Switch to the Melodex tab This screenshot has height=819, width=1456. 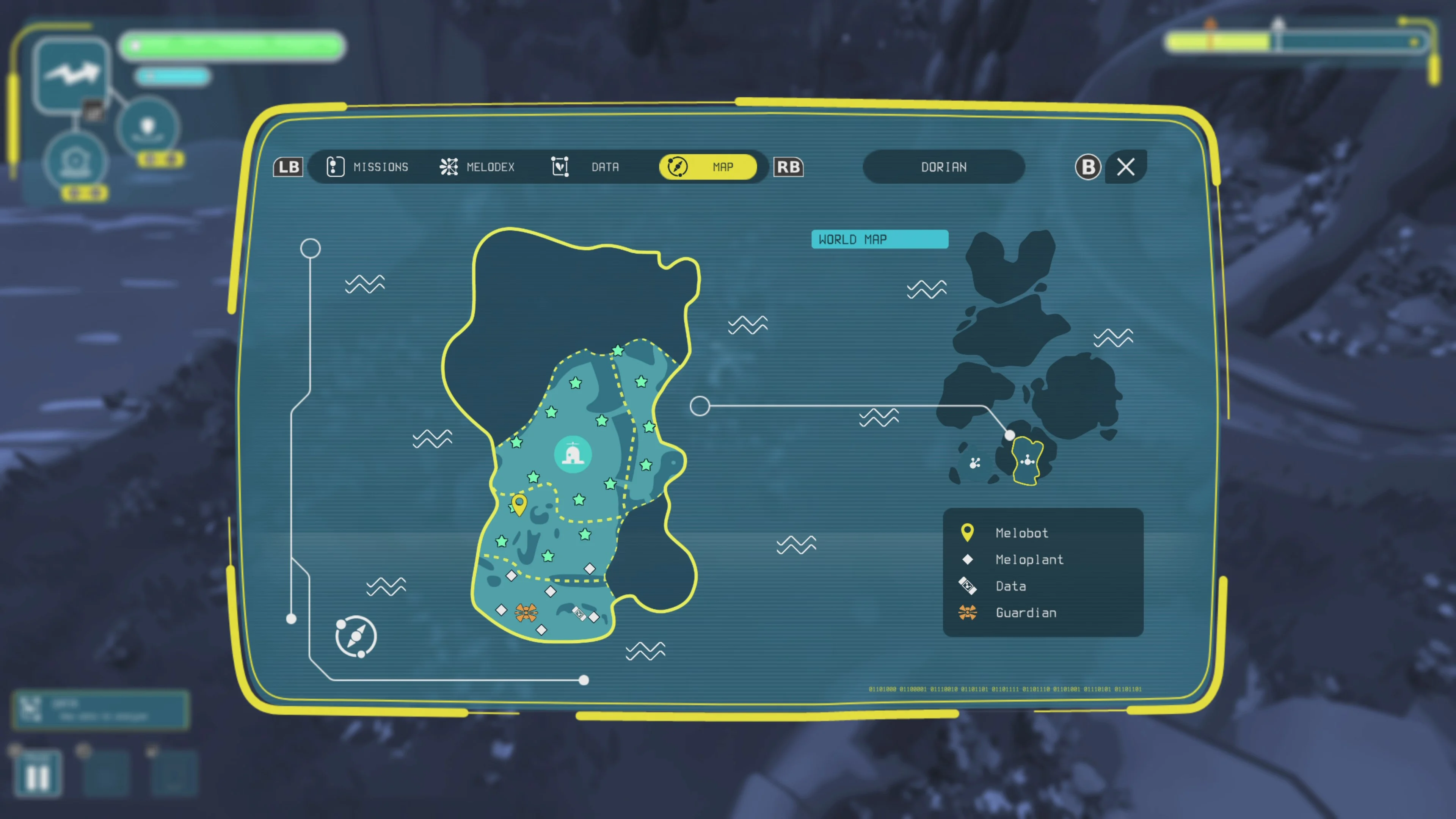click(x=478, y=167)
